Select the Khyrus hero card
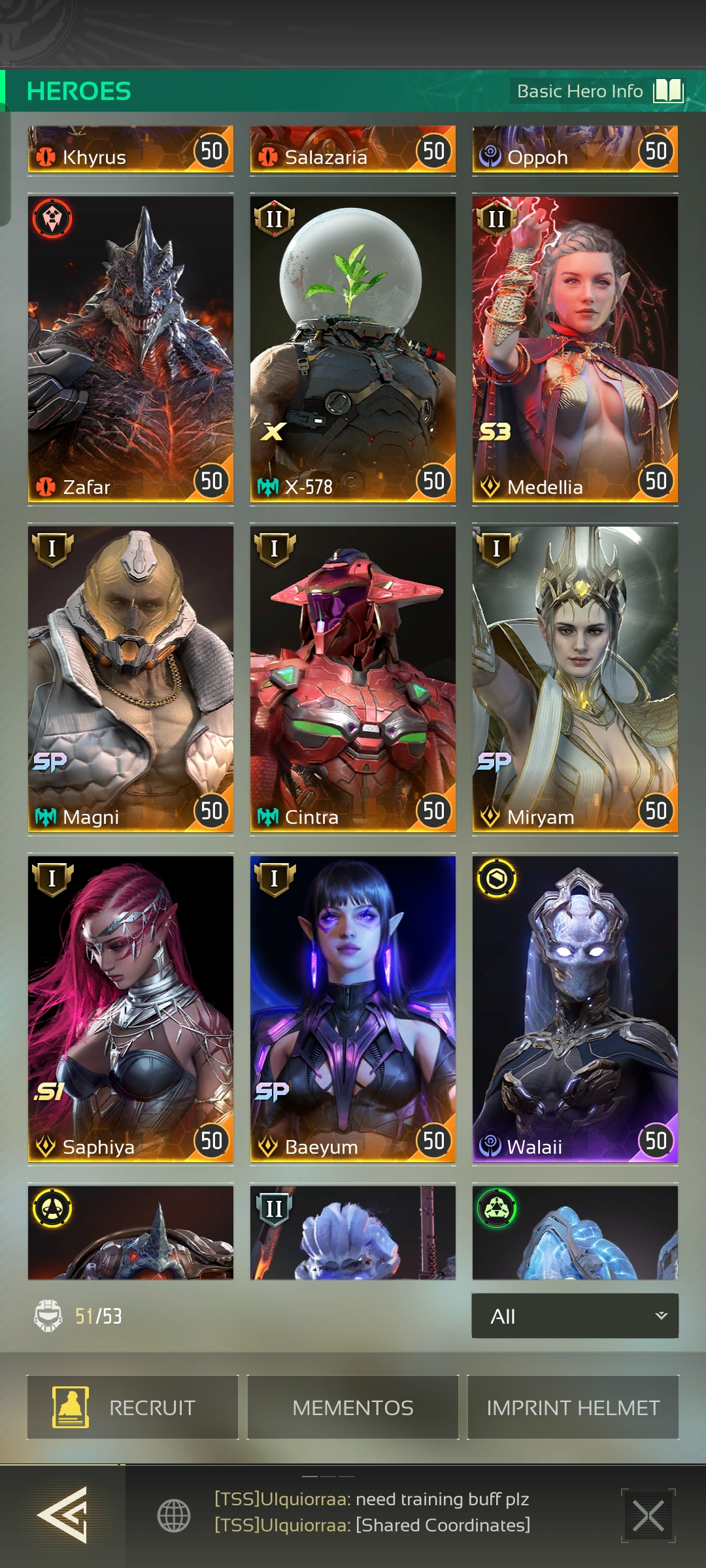 tap(131, 151)
